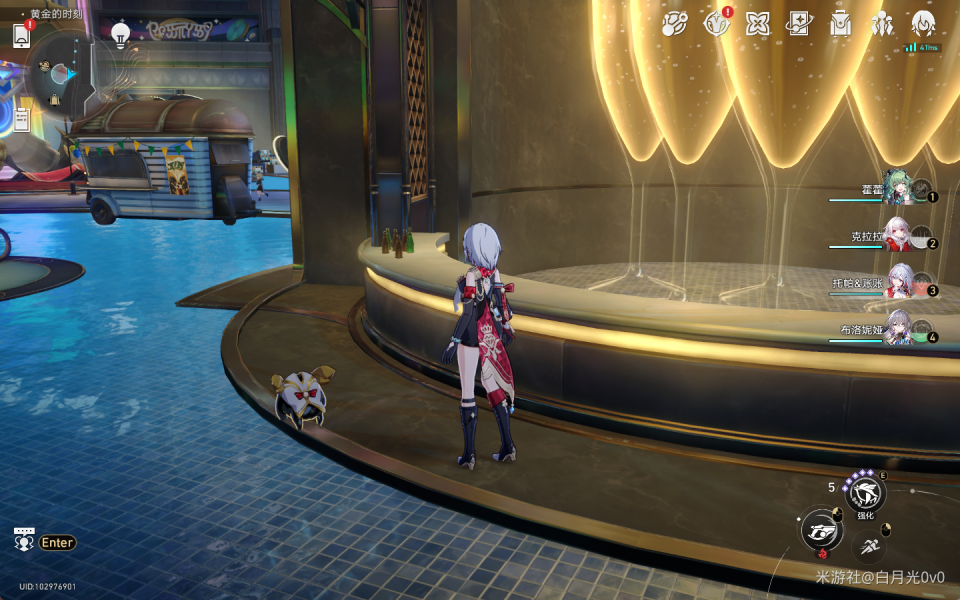The height and width of the screenshot is (600, 960).
Task: Activate the 强化 technique skill
Action: (864, 493)
